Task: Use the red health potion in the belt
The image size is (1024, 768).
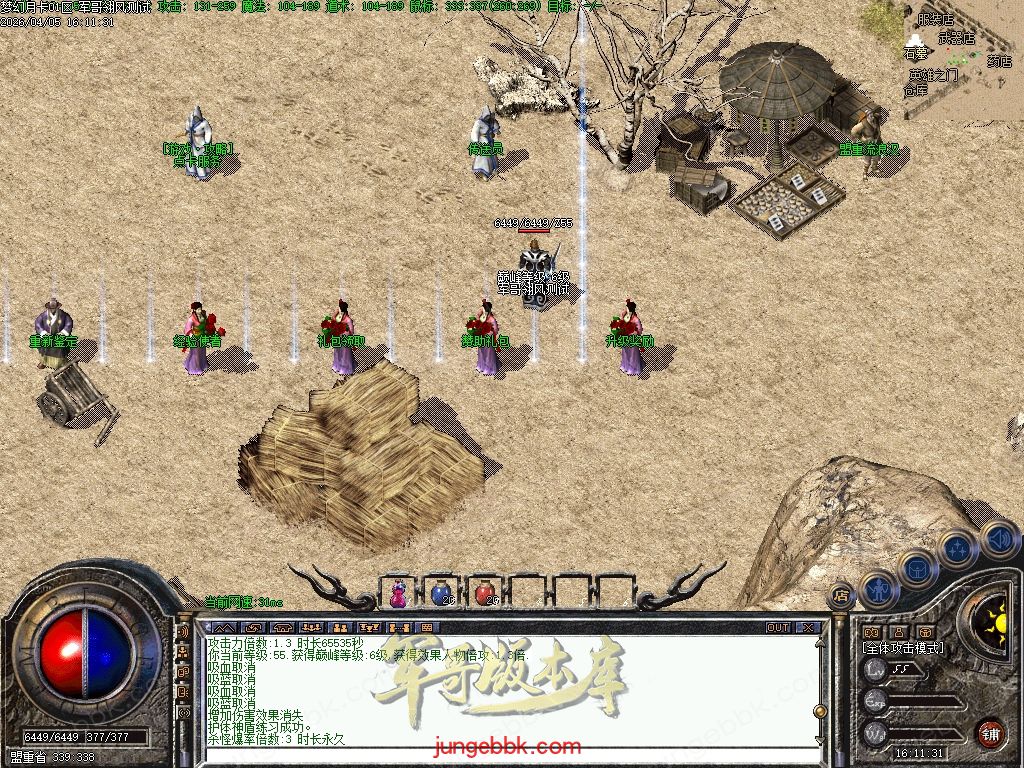Action: pos(486,593)
